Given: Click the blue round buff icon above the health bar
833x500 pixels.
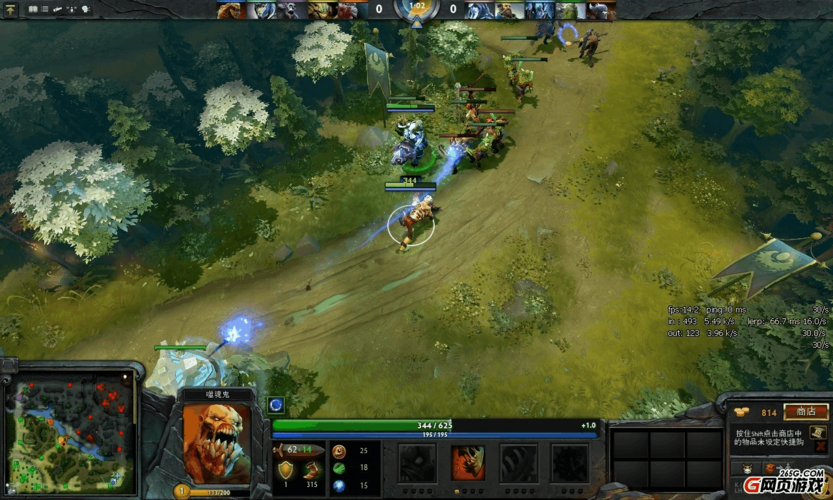Looking at the screenshot, I should coord(276,405).
